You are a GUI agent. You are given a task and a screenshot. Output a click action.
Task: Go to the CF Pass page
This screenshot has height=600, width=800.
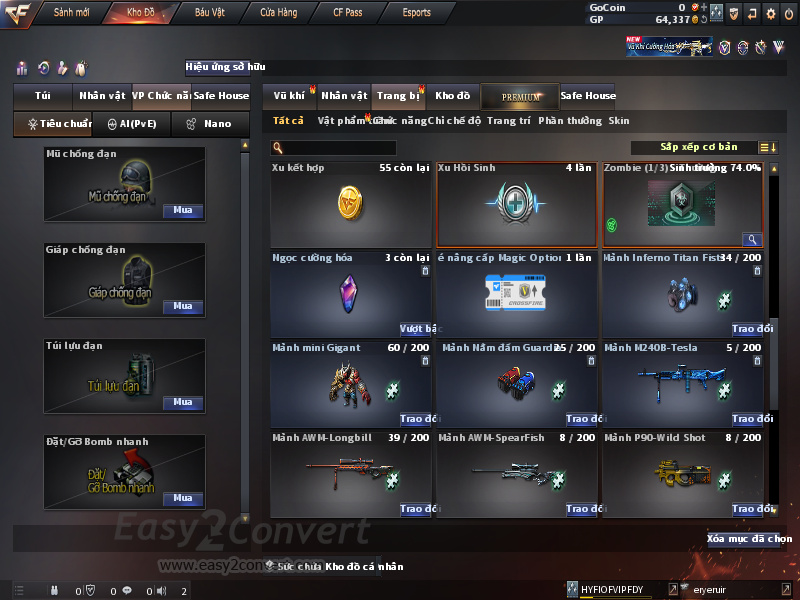coord(350,13)
